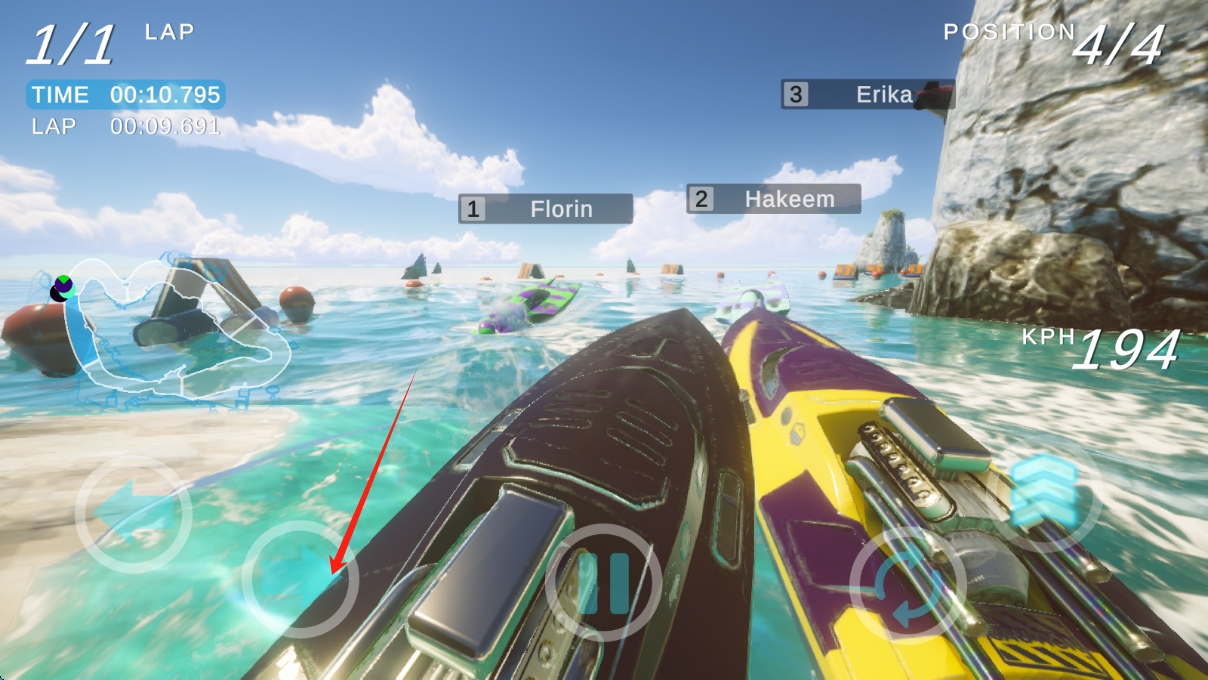Tap the steer right arrow button
The image size is (1208, 680).
pyautogui.click(x=300, y=580)
